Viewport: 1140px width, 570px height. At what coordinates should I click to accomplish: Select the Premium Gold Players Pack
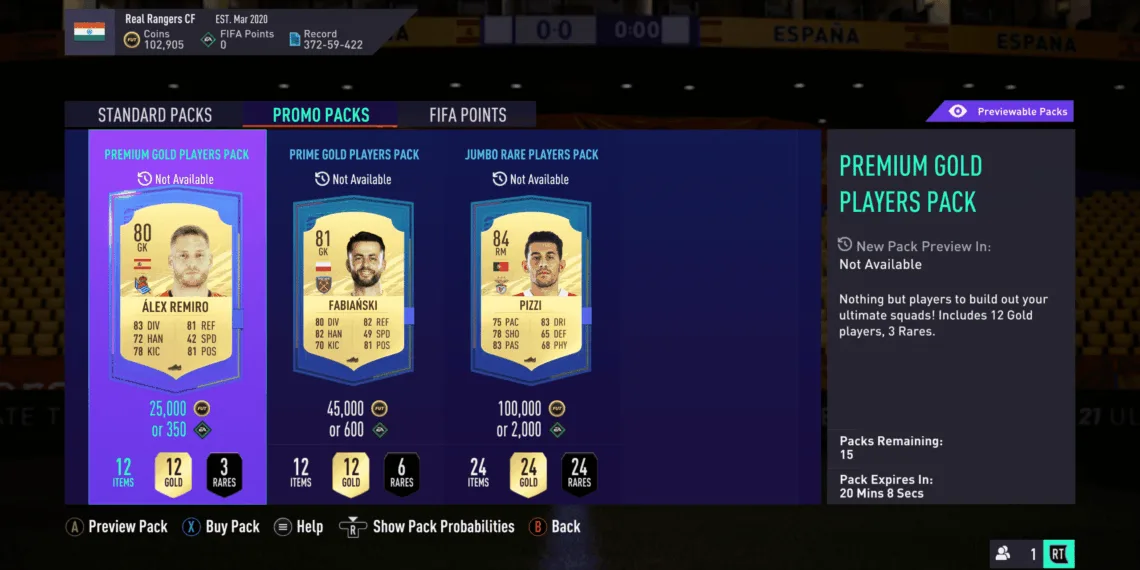click(177, 300)
